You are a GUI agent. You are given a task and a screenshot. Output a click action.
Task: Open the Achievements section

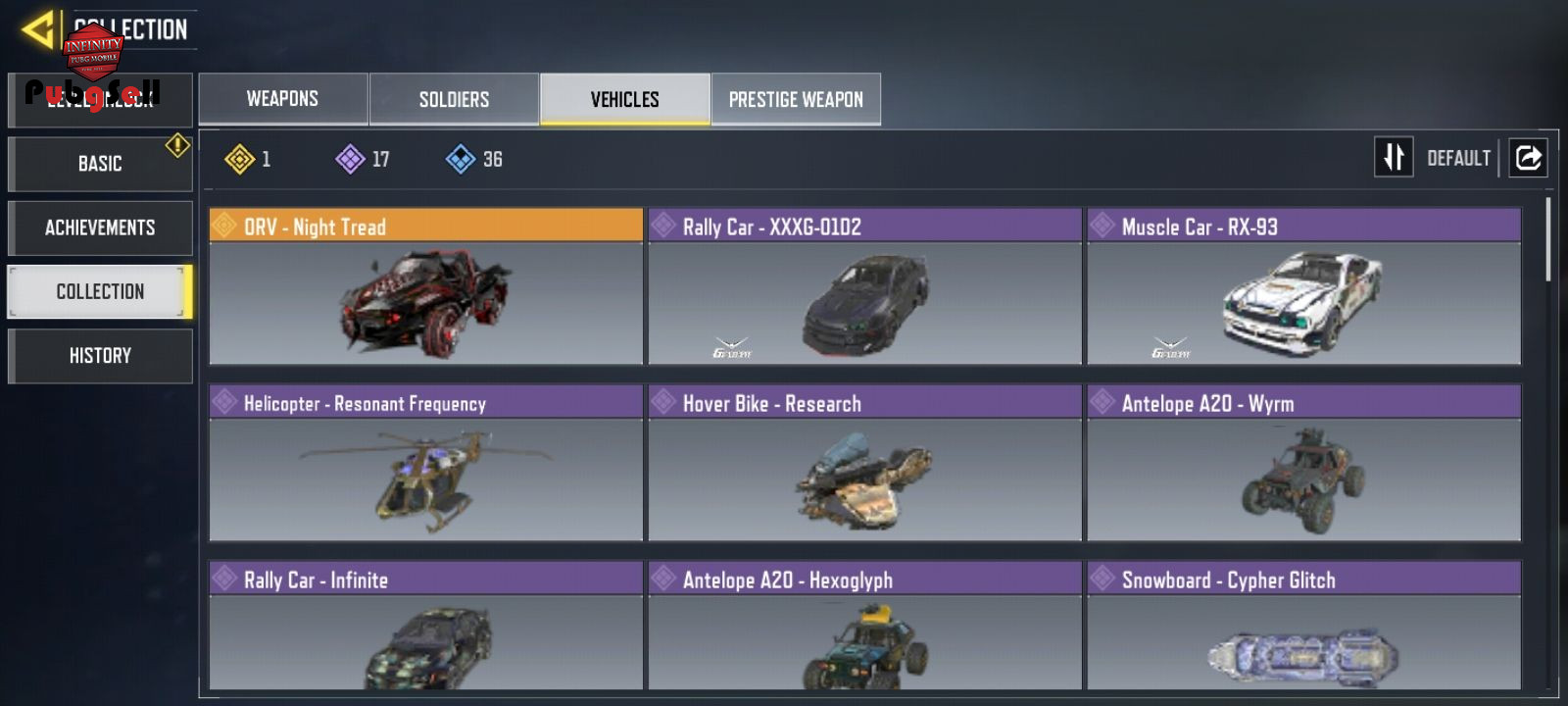tap(100, 227)
